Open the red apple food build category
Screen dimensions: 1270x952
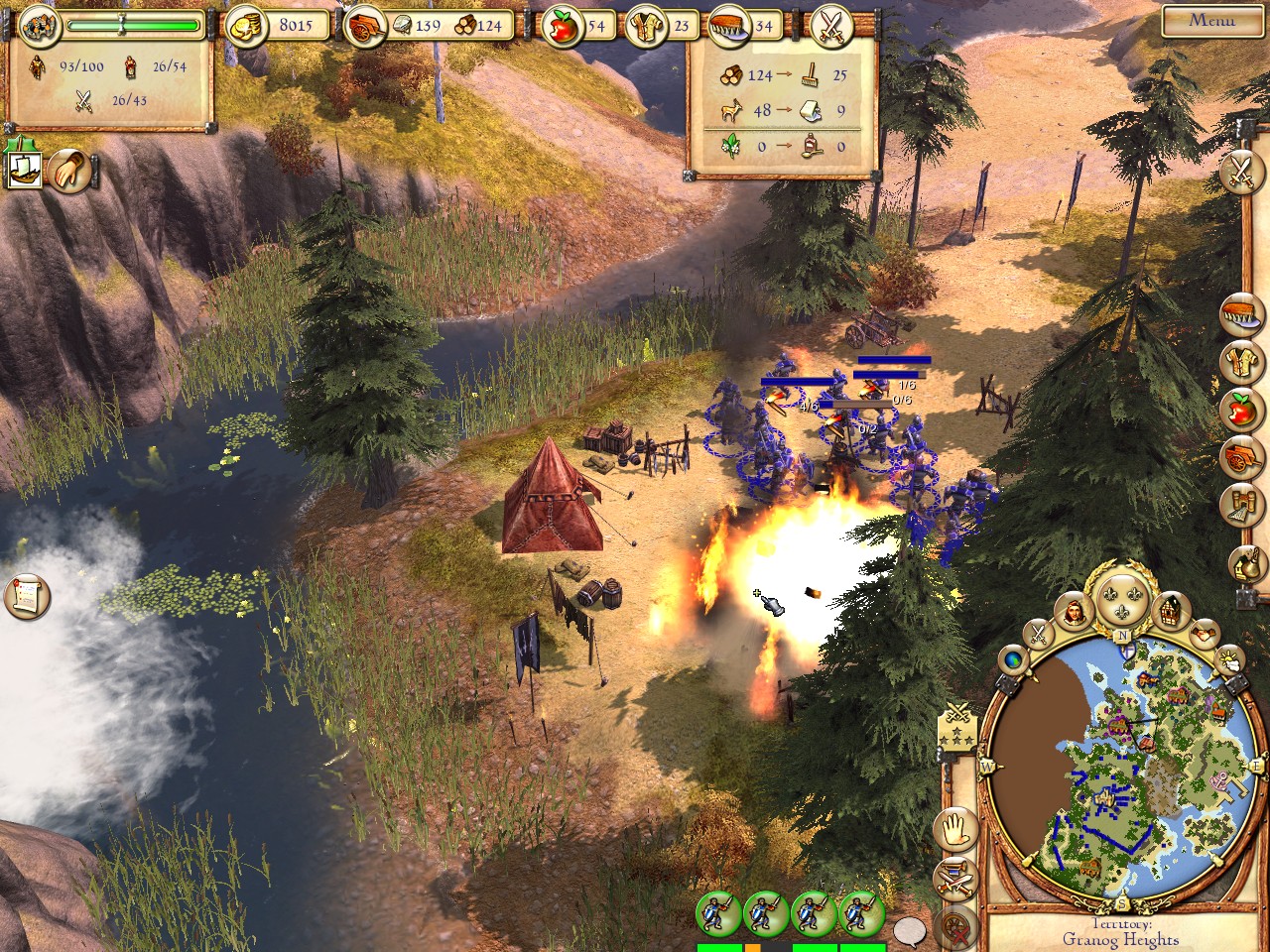click(x=1241, y=409)
